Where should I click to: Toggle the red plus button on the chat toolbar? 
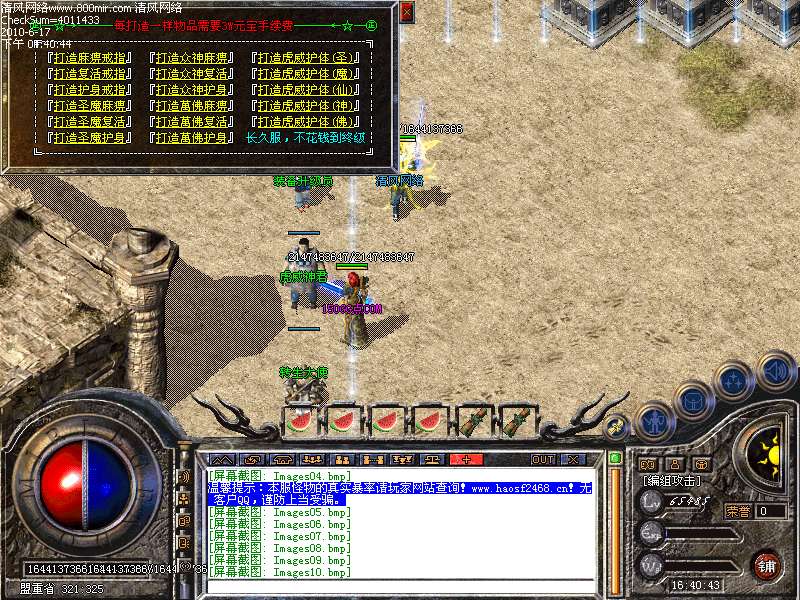466,460
